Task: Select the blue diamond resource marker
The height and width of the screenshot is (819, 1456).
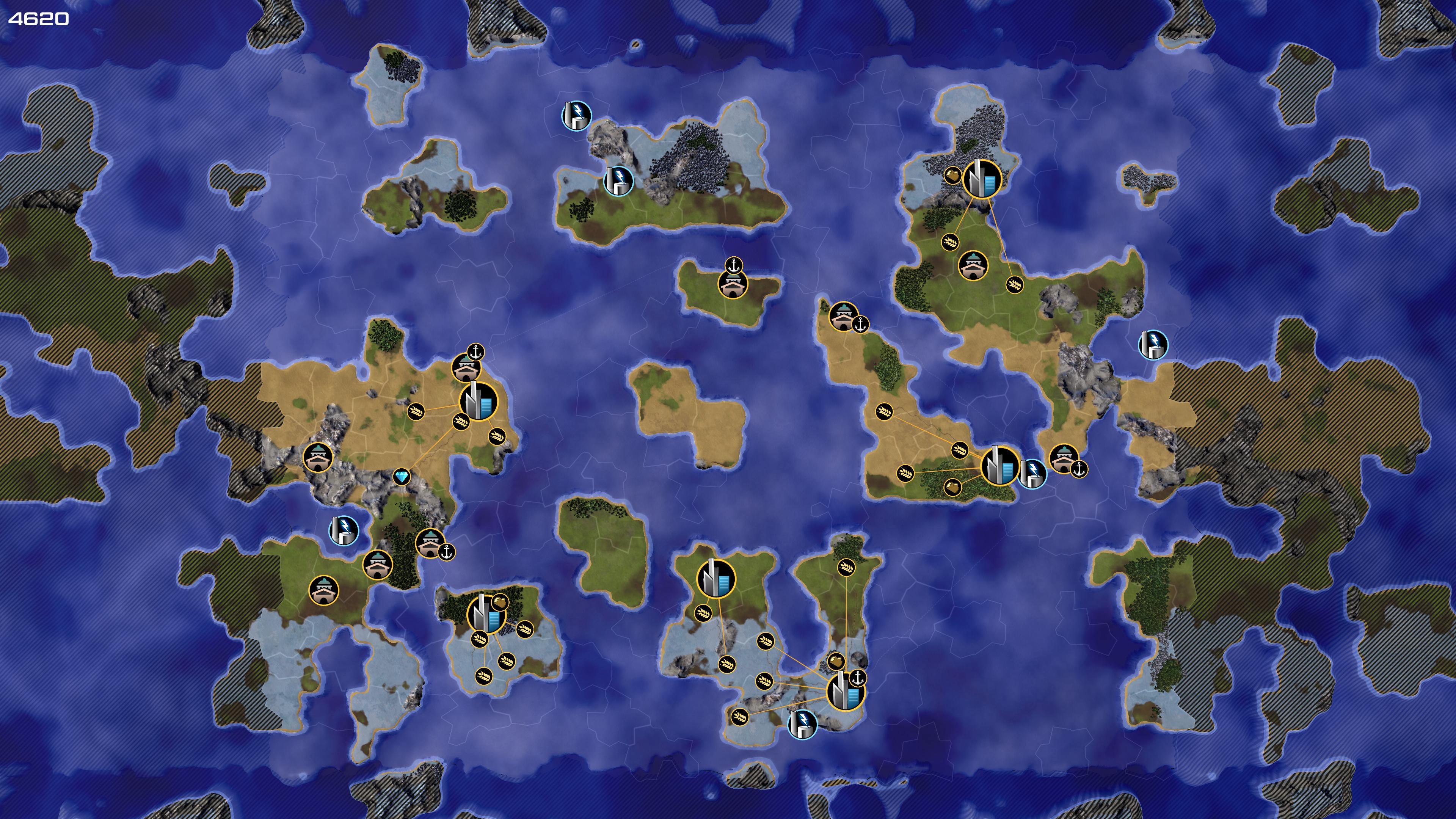Action: [401, 477]
